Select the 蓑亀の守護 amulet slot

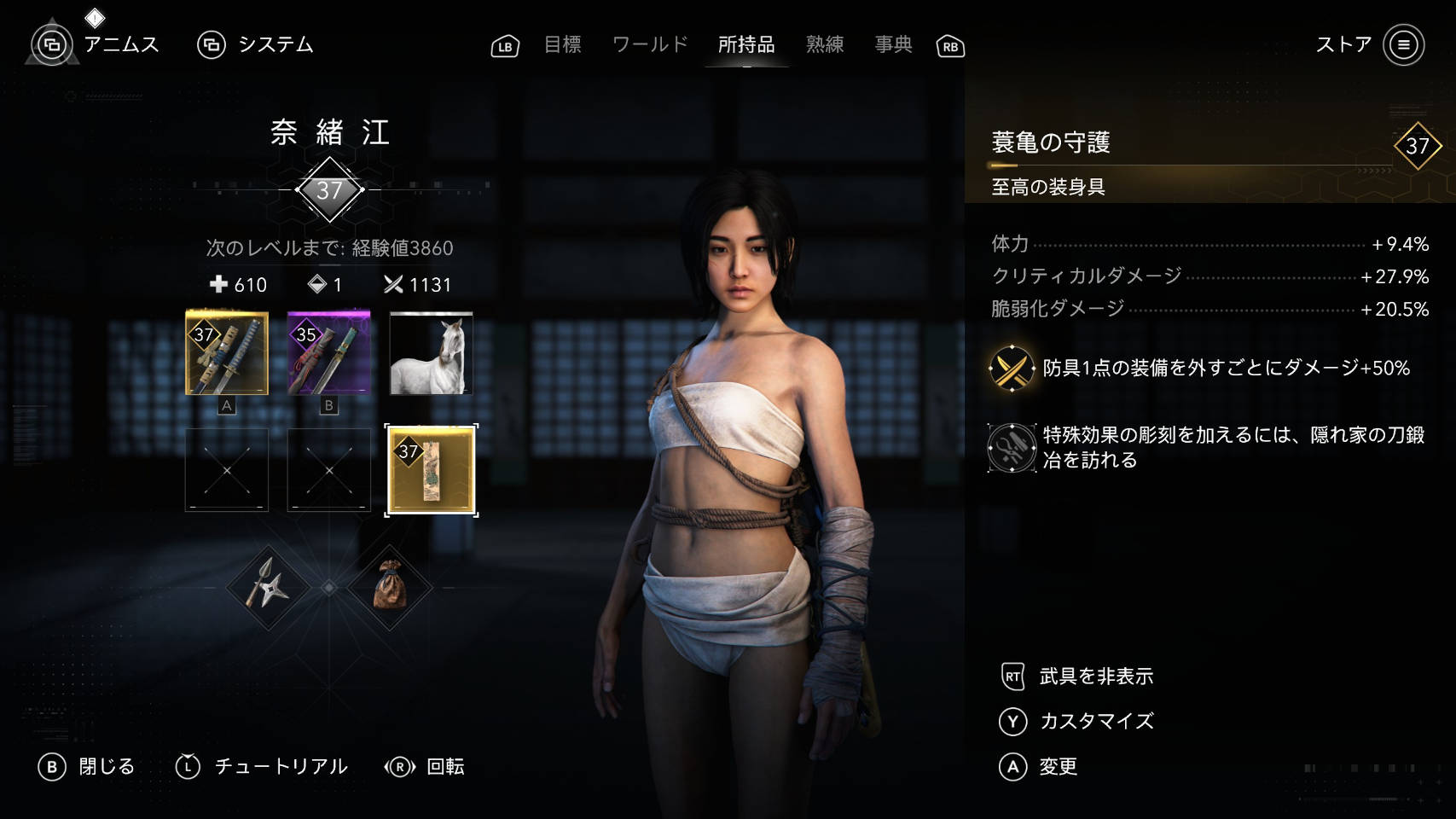coord(431,470)
